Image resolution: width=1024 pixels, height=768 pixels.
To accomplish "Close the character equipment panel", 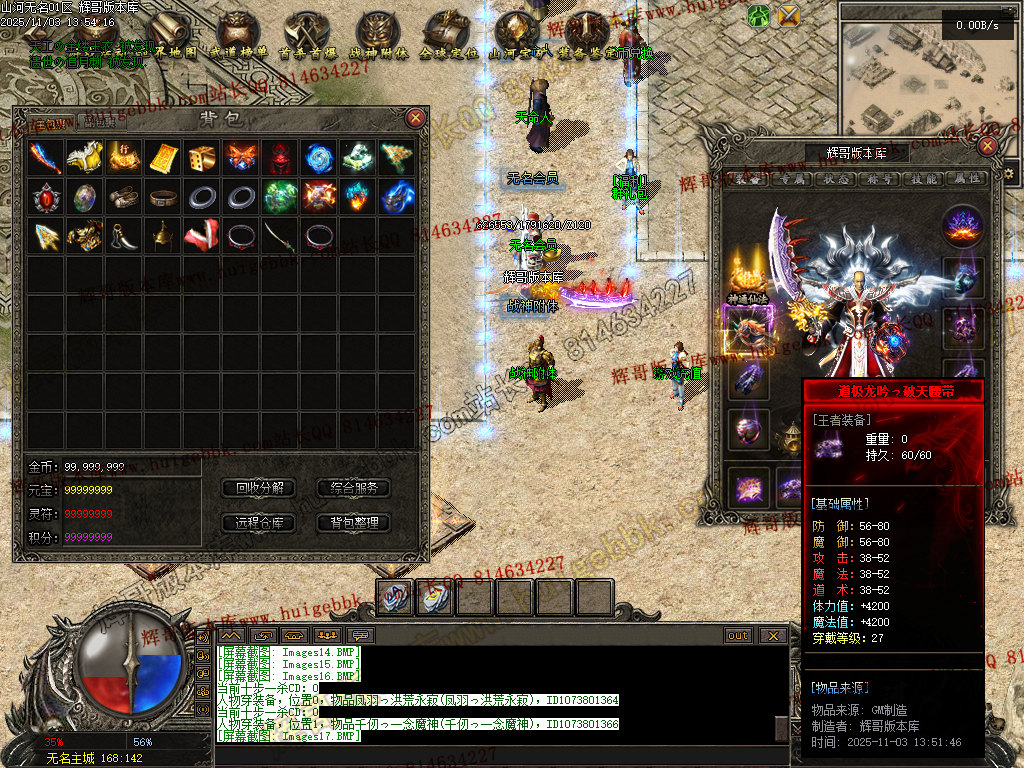I will 987,146.
